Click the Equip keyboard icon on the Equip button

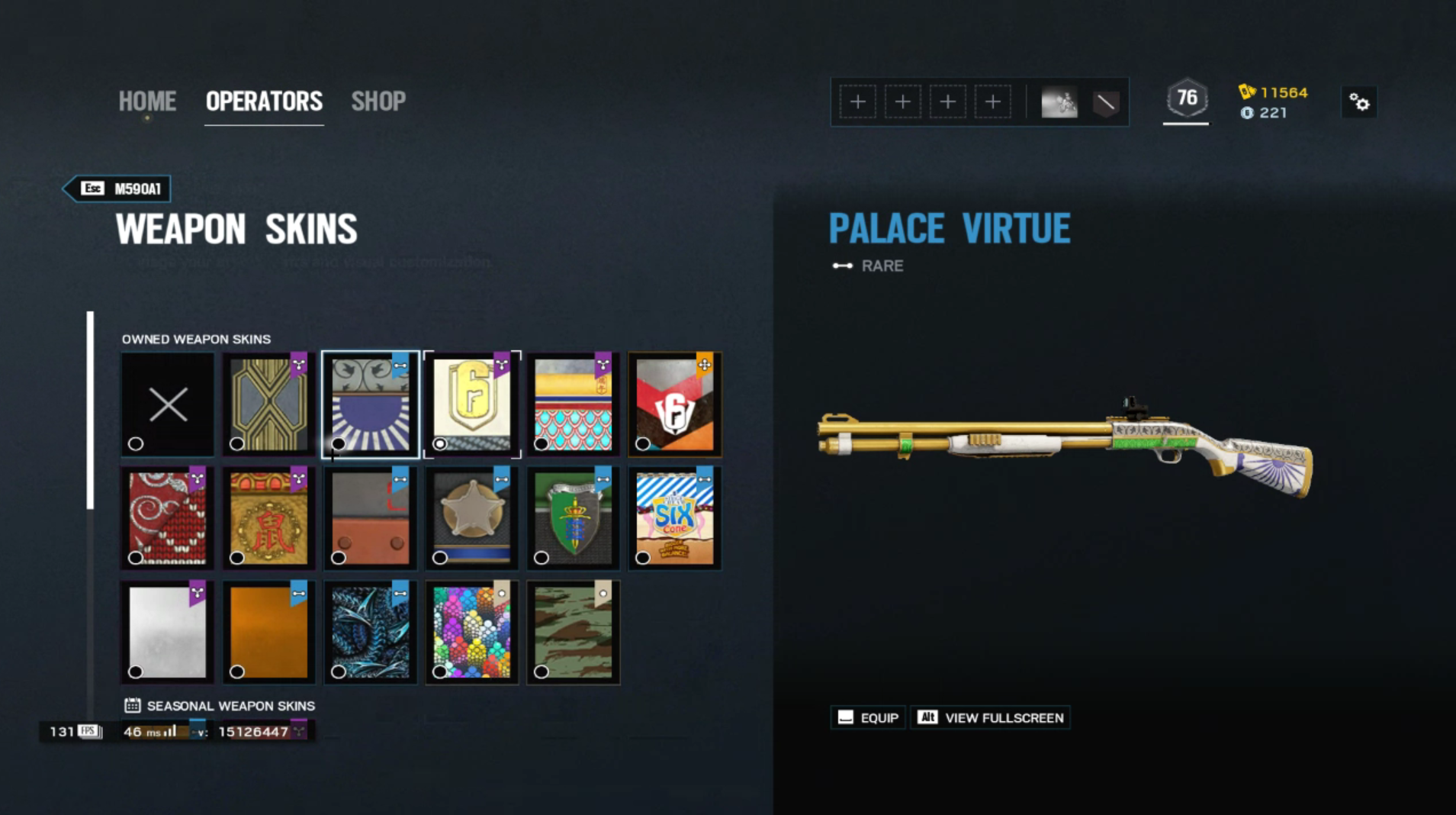point(845,717)
